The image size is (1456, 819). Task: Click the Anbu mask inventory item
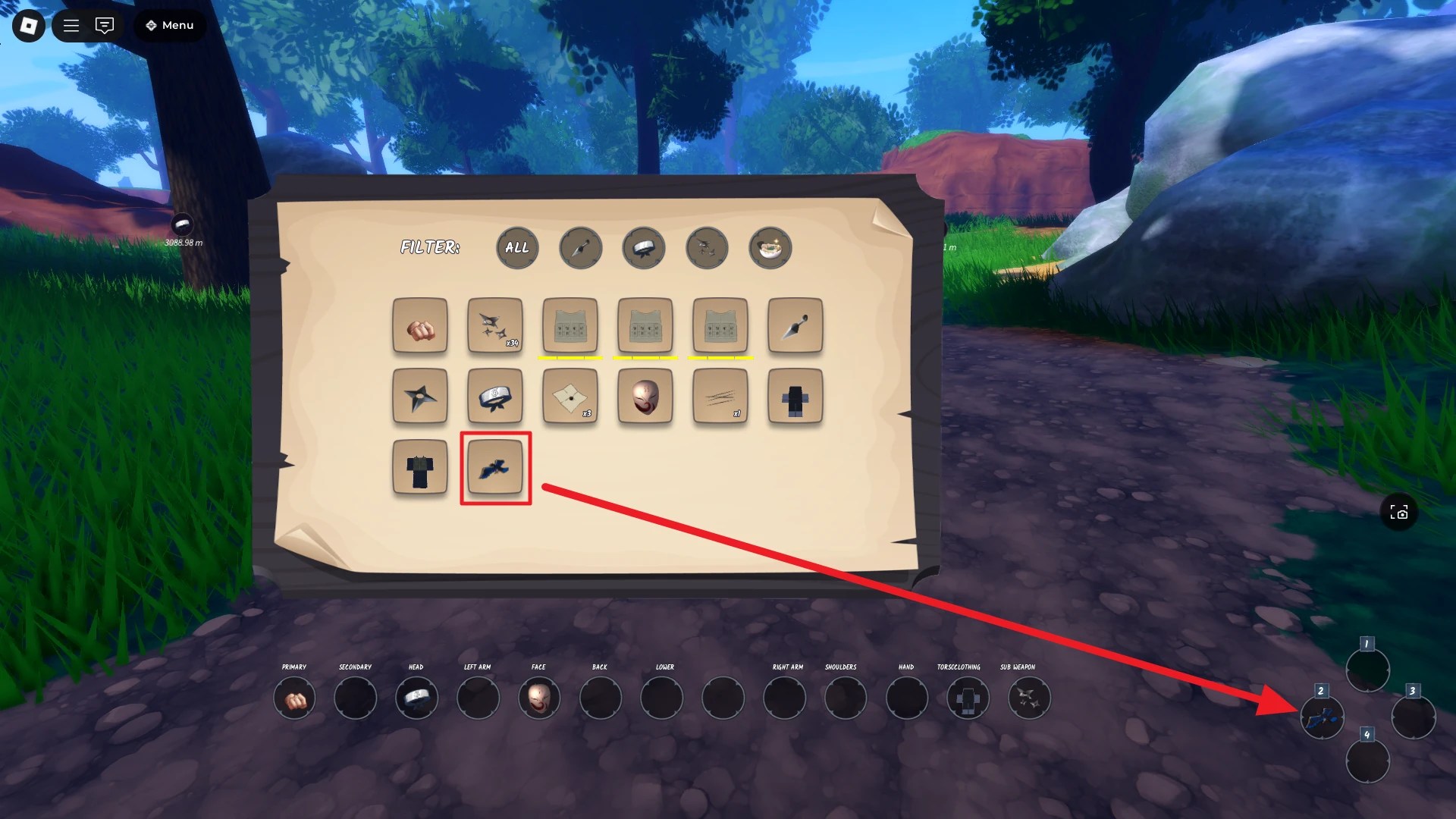(x=645, y=397)
